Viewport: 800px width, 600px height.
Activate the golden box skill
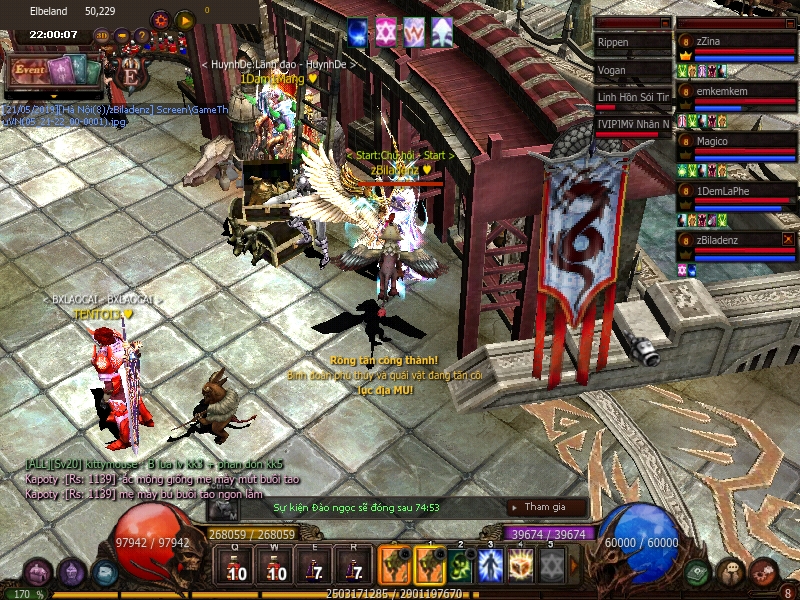521,567
